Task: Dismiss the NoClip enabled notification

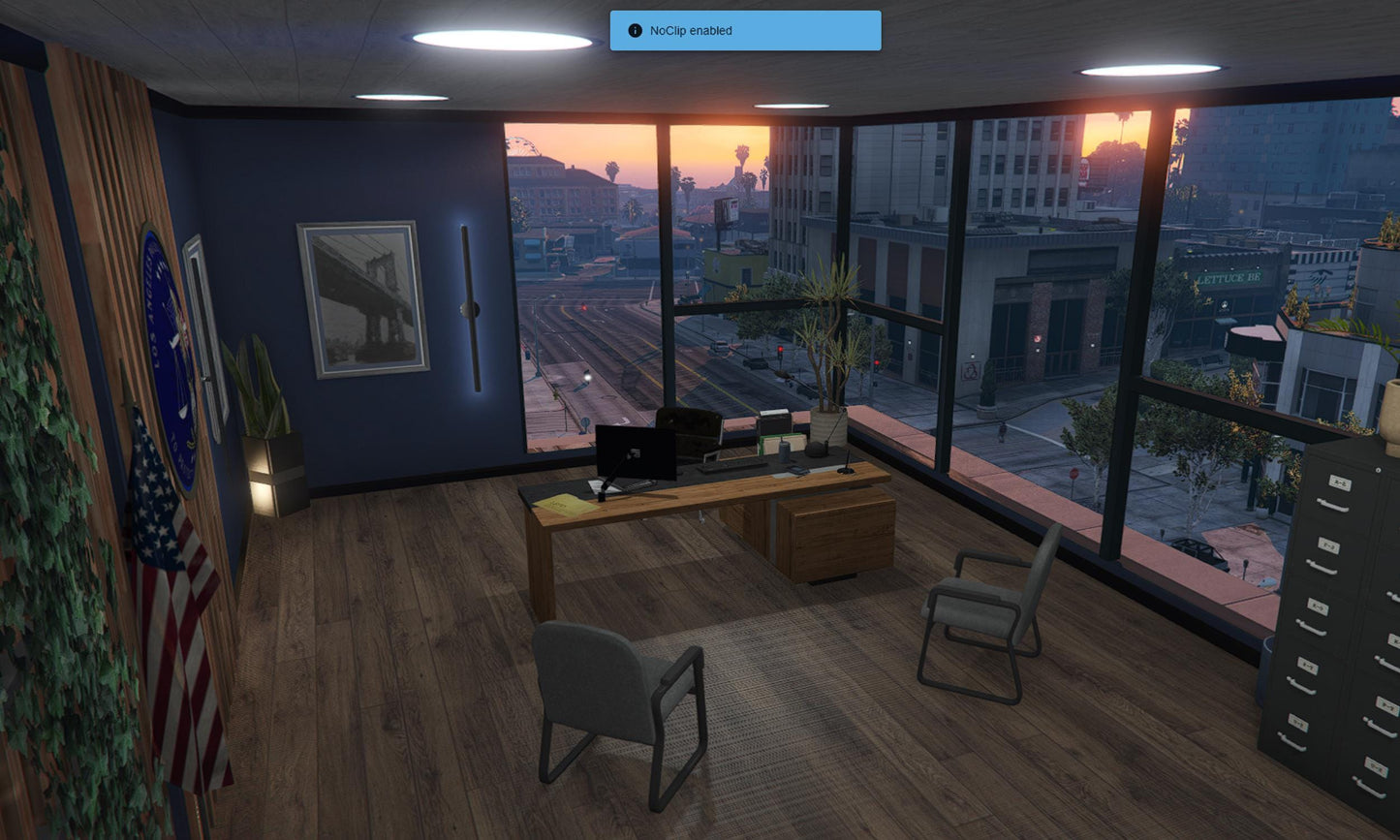Action: (745, 31)
